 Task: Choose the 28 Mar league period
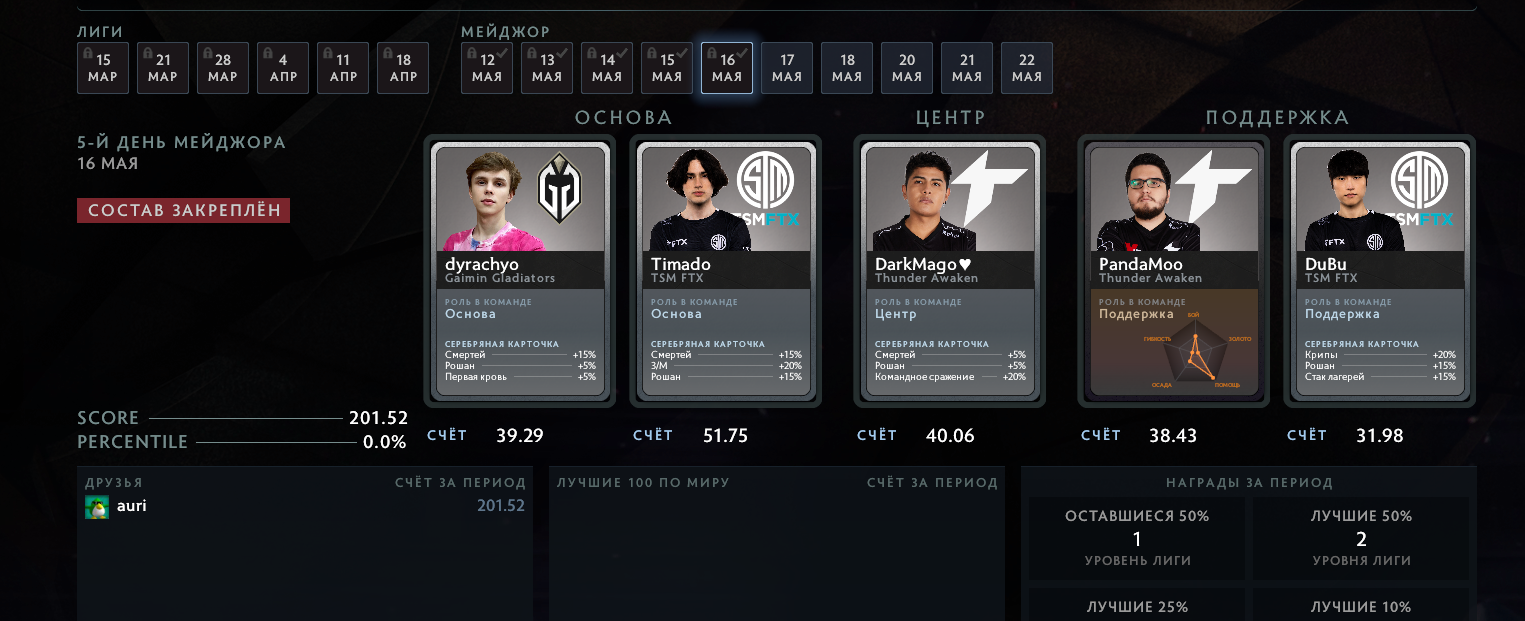tap(223, 68)
